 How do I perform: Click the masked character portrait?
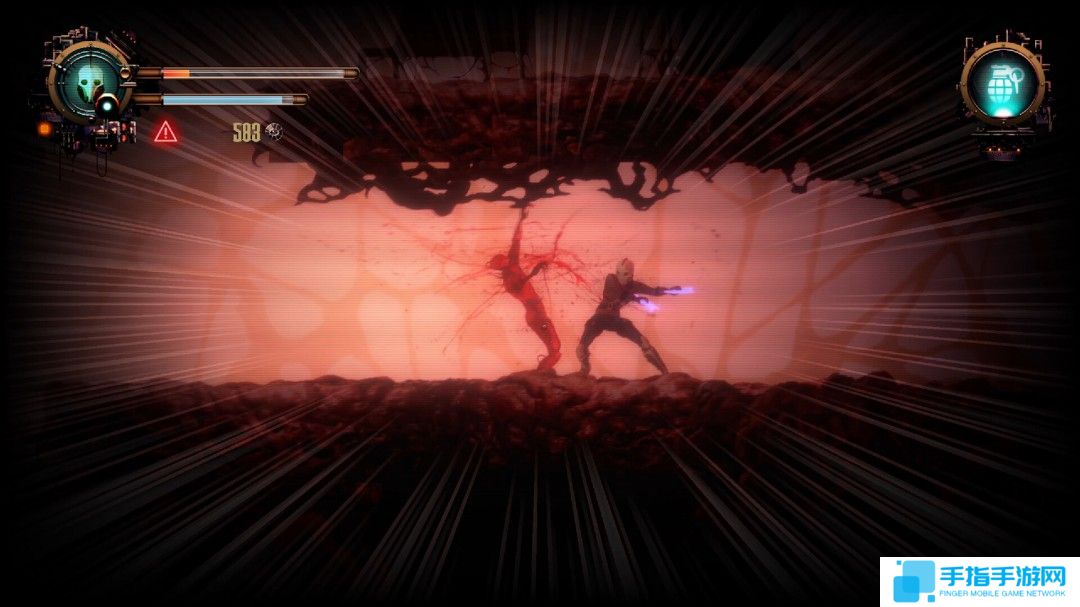pyautogui.click(x=88, y=80)
